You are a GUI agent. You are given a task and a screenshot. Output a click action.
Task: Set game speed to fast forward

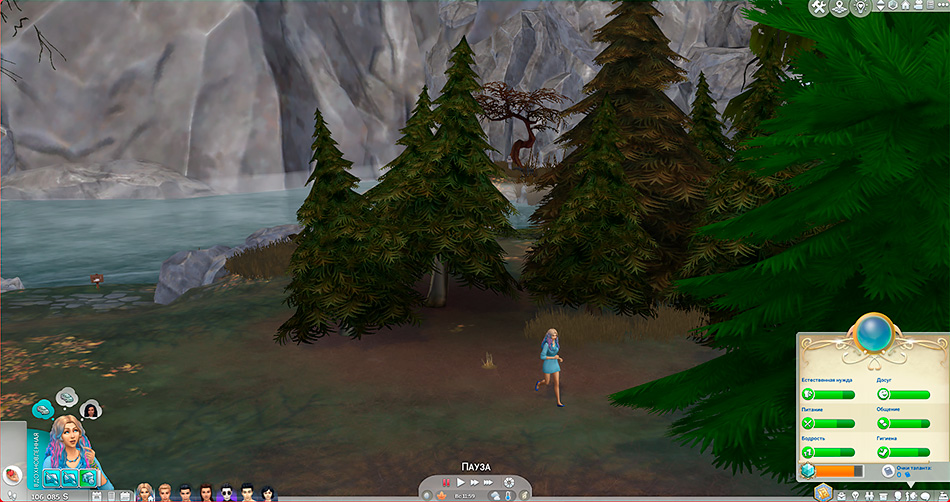[x=475, y=482]
